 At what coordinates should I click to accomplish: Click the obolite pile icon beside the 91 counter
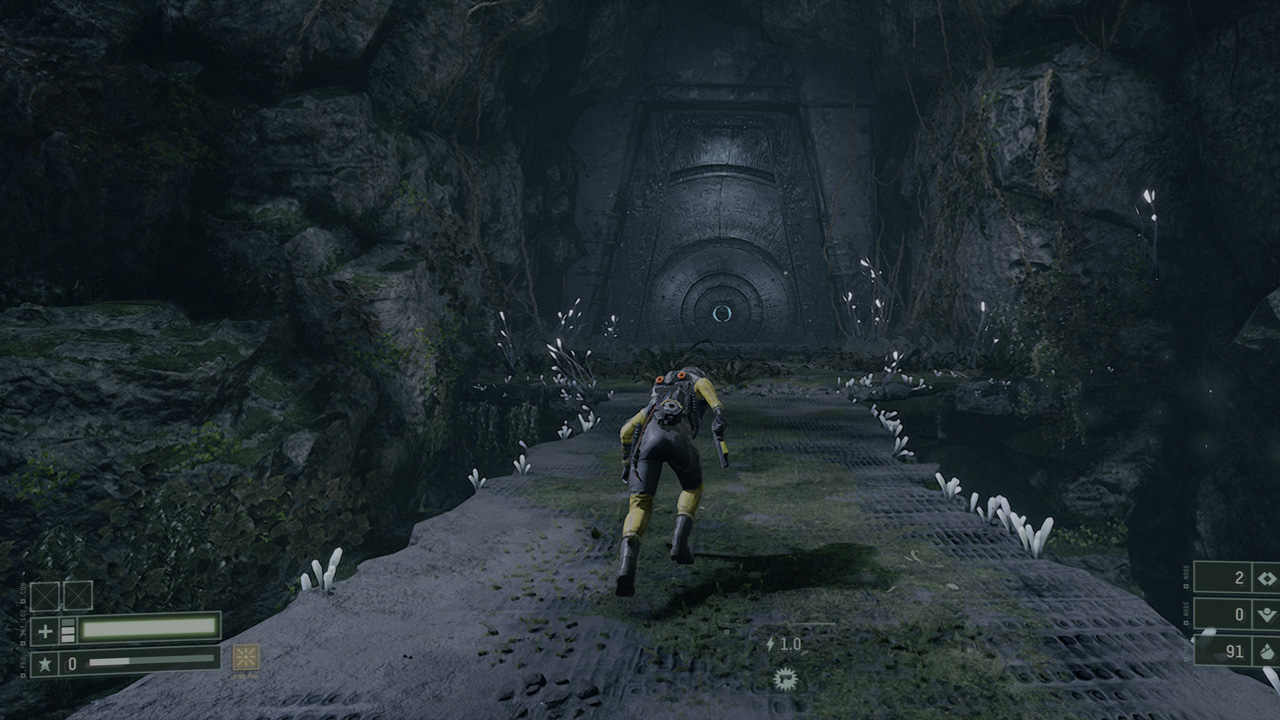click(x=1268, y=651)
